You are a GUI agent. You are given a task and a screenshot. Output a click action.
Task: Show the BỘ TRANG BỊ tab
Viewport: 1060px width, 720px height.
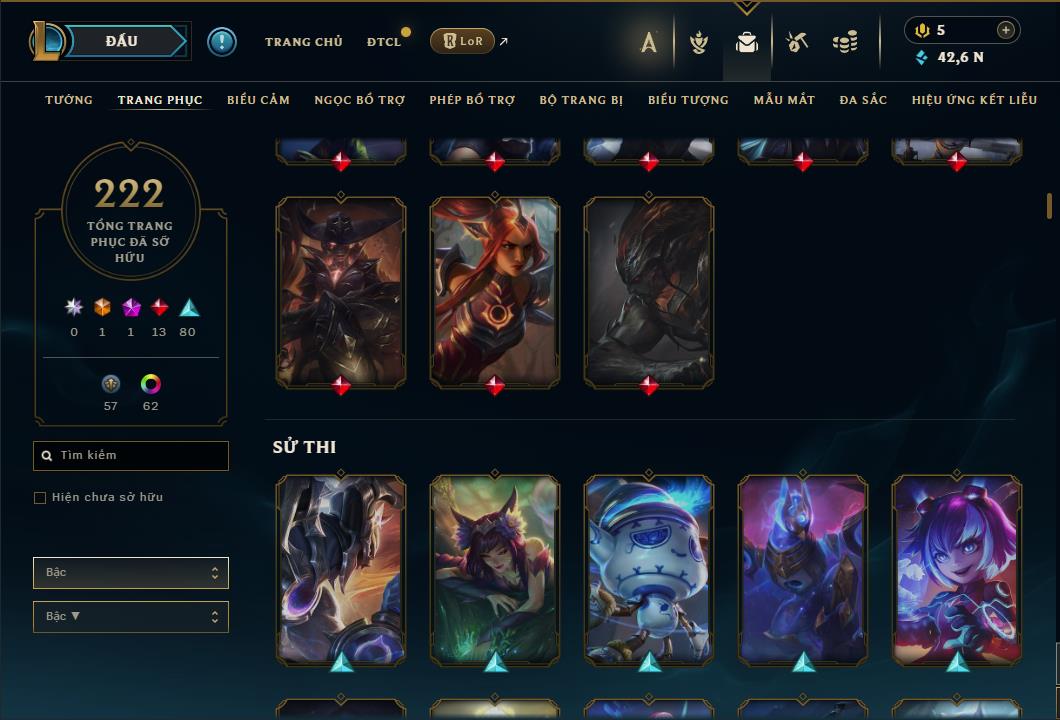[x=581, y=100]
